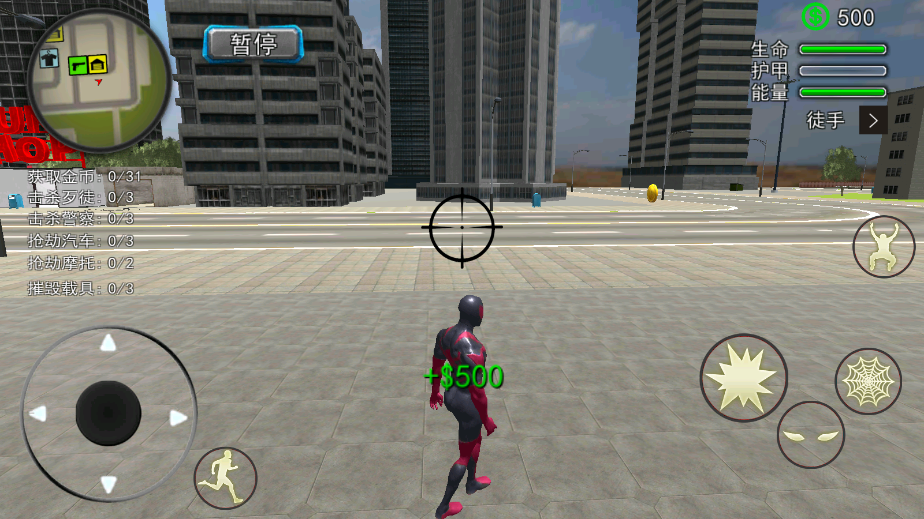Toggle sprint with the running man button

click(x=225, y=477)
